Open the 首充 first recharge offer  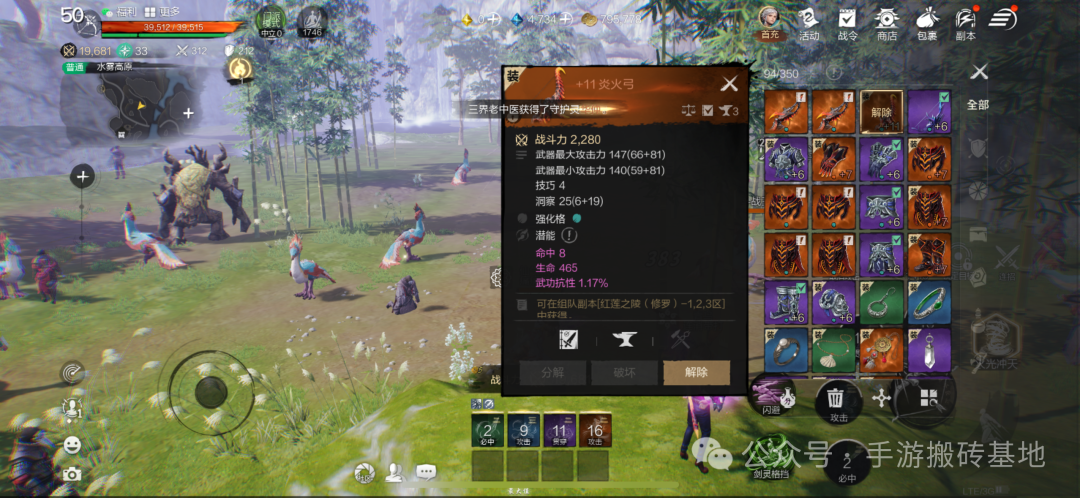(x=769, y=23)
